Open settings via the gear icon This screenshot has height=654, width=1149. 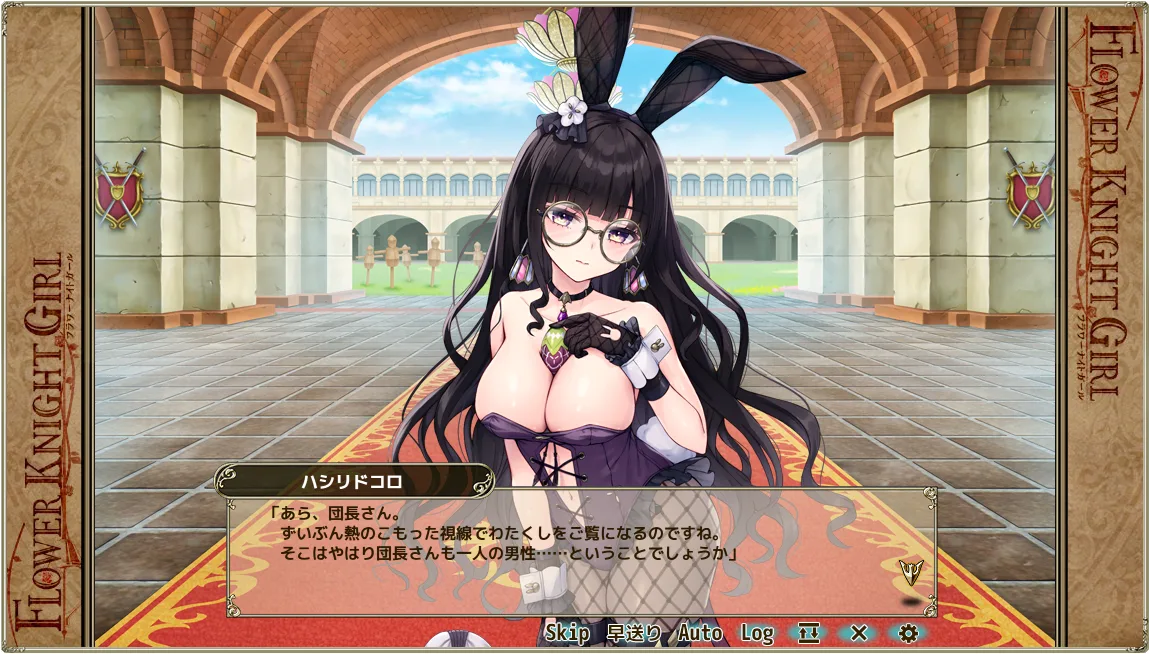pyautogui.click(x=908, y=632)
